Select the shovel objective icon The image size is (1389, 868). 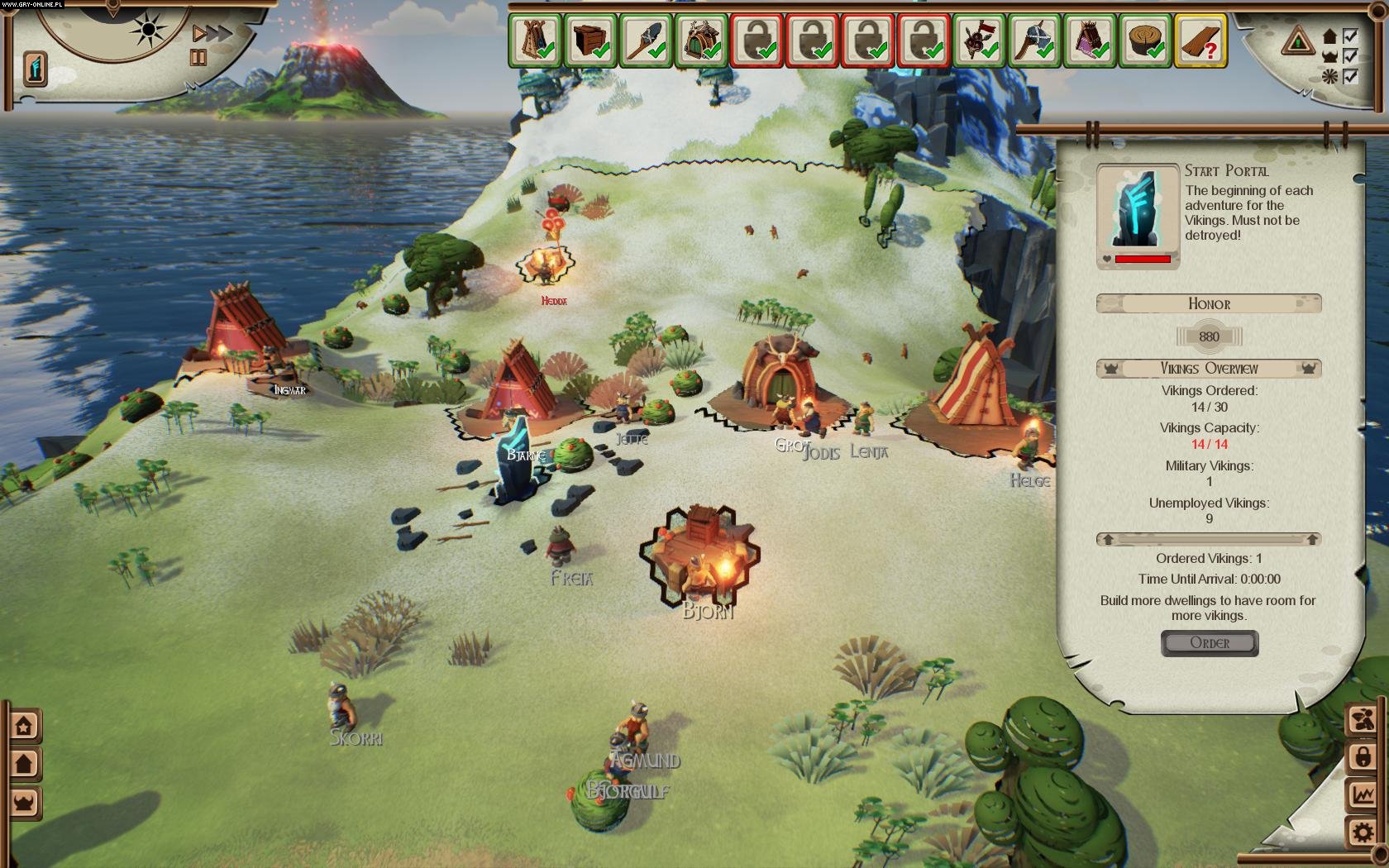(x=647, y=41)
